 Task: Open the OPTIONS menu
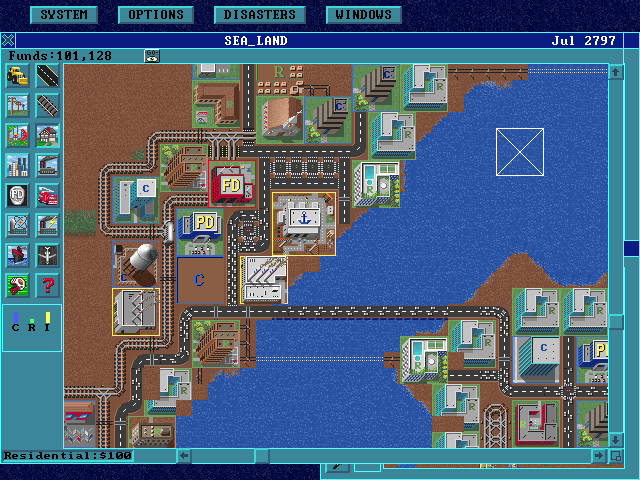(156, 15)
